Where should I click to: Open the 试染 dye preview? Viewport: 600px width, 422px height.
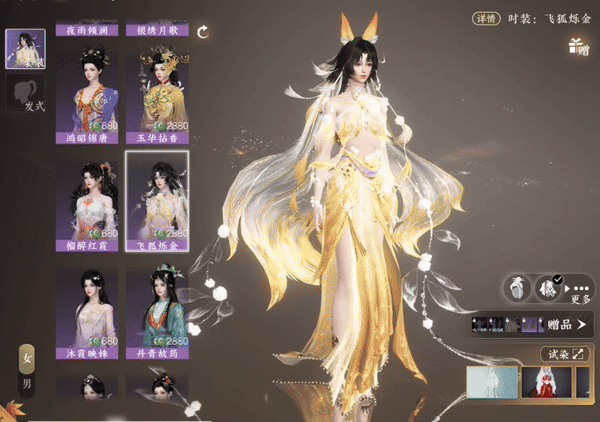click(565, 354)
